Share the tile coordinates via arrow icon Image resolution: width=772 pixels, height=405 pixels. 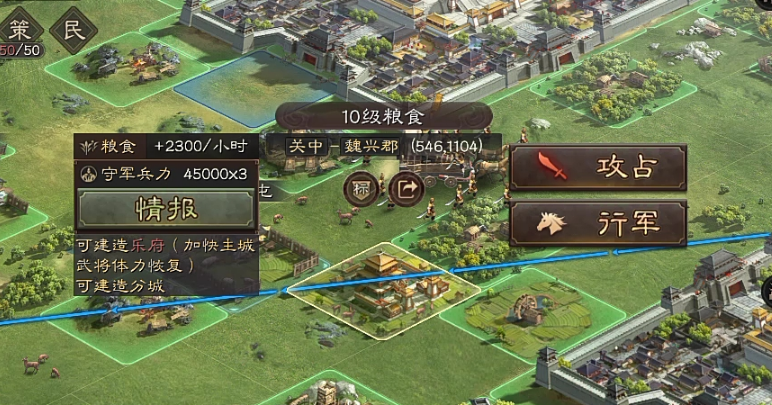coord(405,187)
